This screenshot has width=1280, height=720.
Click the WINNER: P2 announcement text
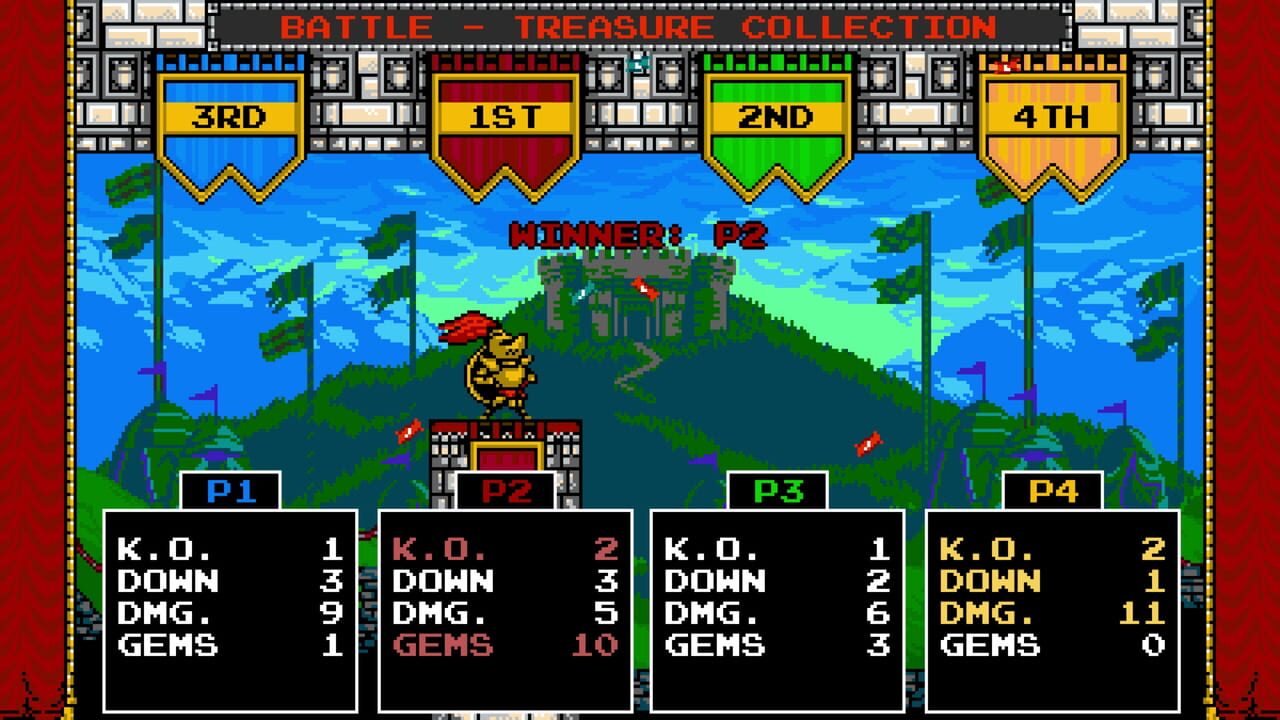(x=640, y=232)
